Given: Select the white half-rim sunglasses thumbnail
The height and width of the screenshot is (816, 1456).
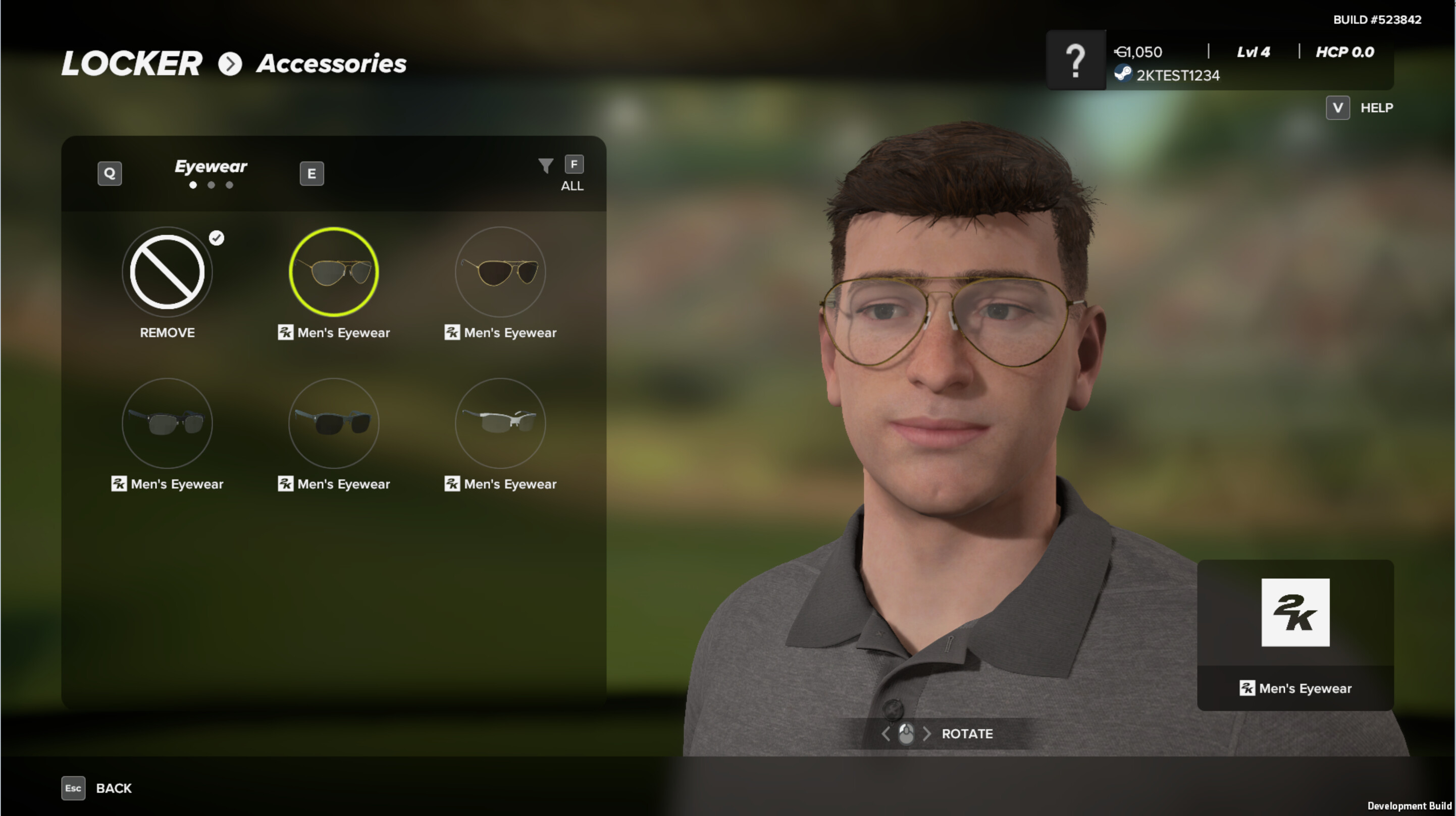Looking at the screenshot, I should (x=500, y=423).
